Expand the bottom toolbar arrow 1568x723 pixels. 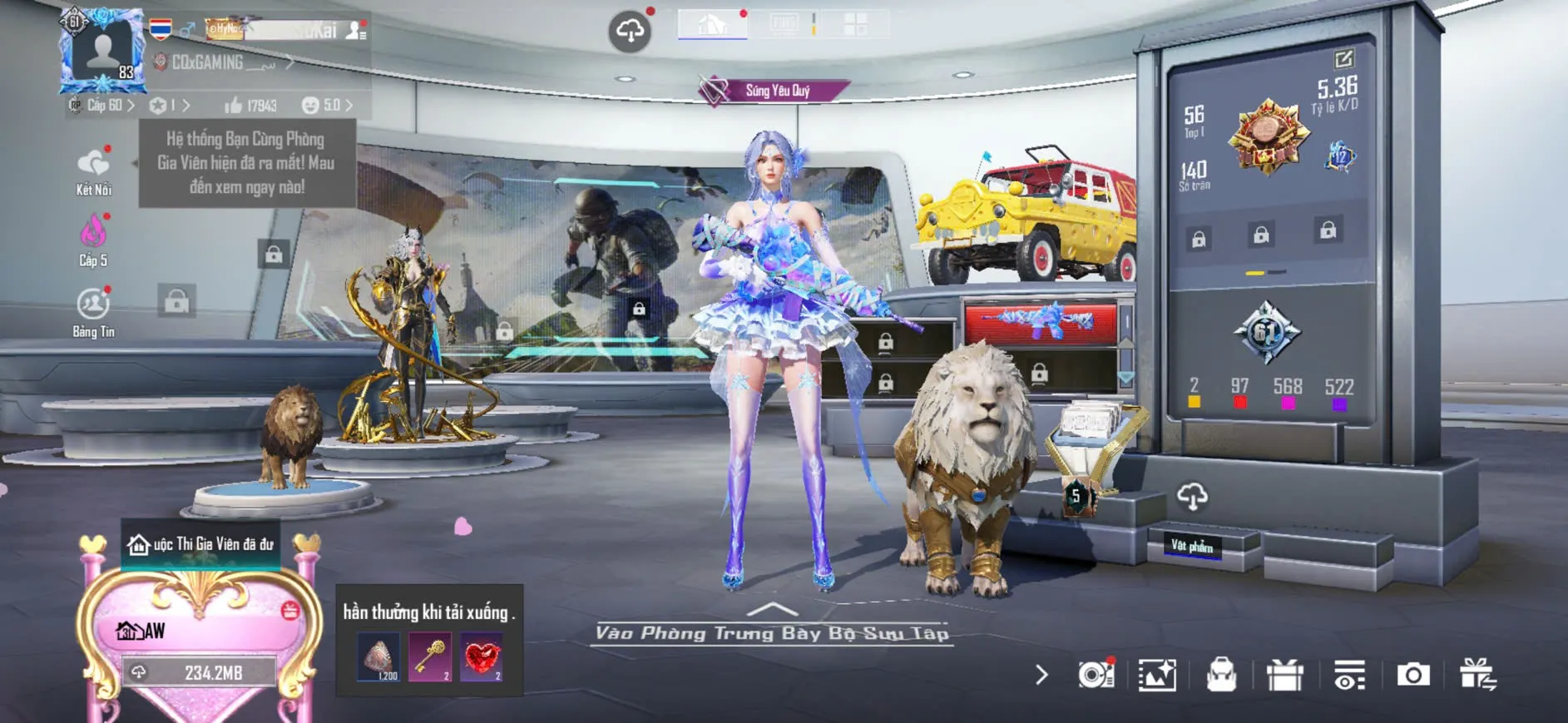coord(1041,675)
